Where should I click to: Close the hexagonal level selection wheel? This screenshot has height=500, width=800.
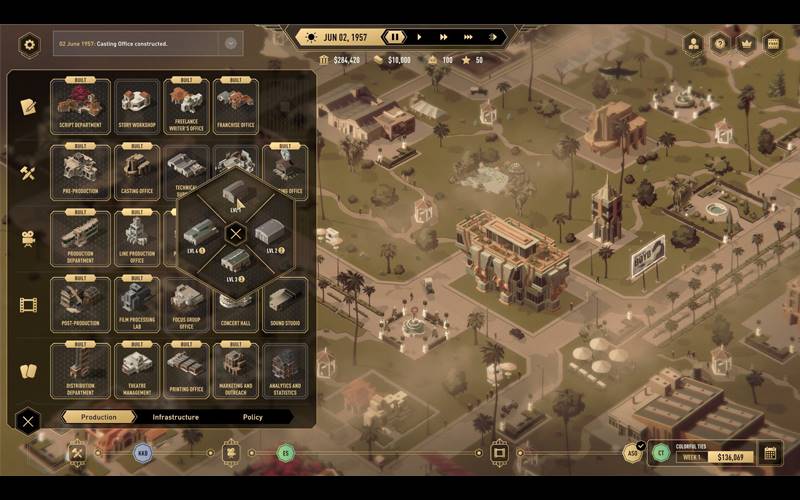tap(235, 235)
